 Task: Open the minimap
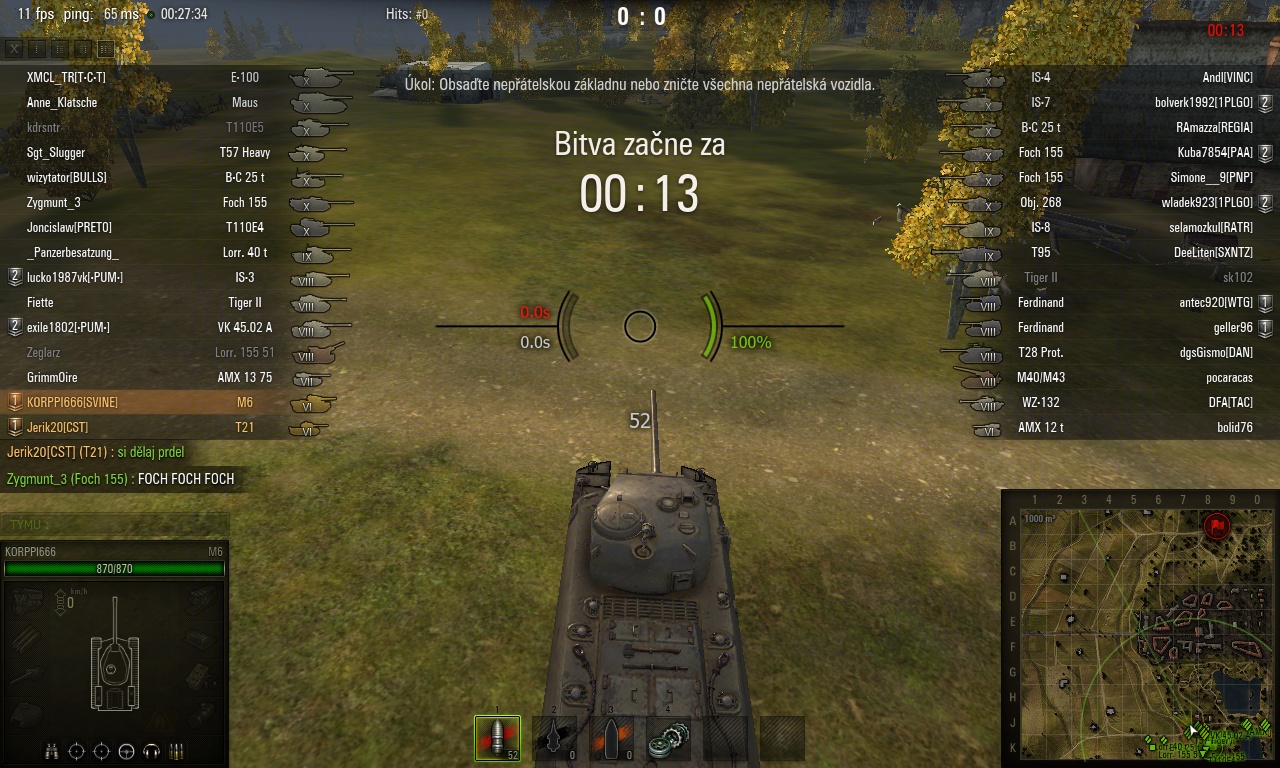click(1140, 628)
